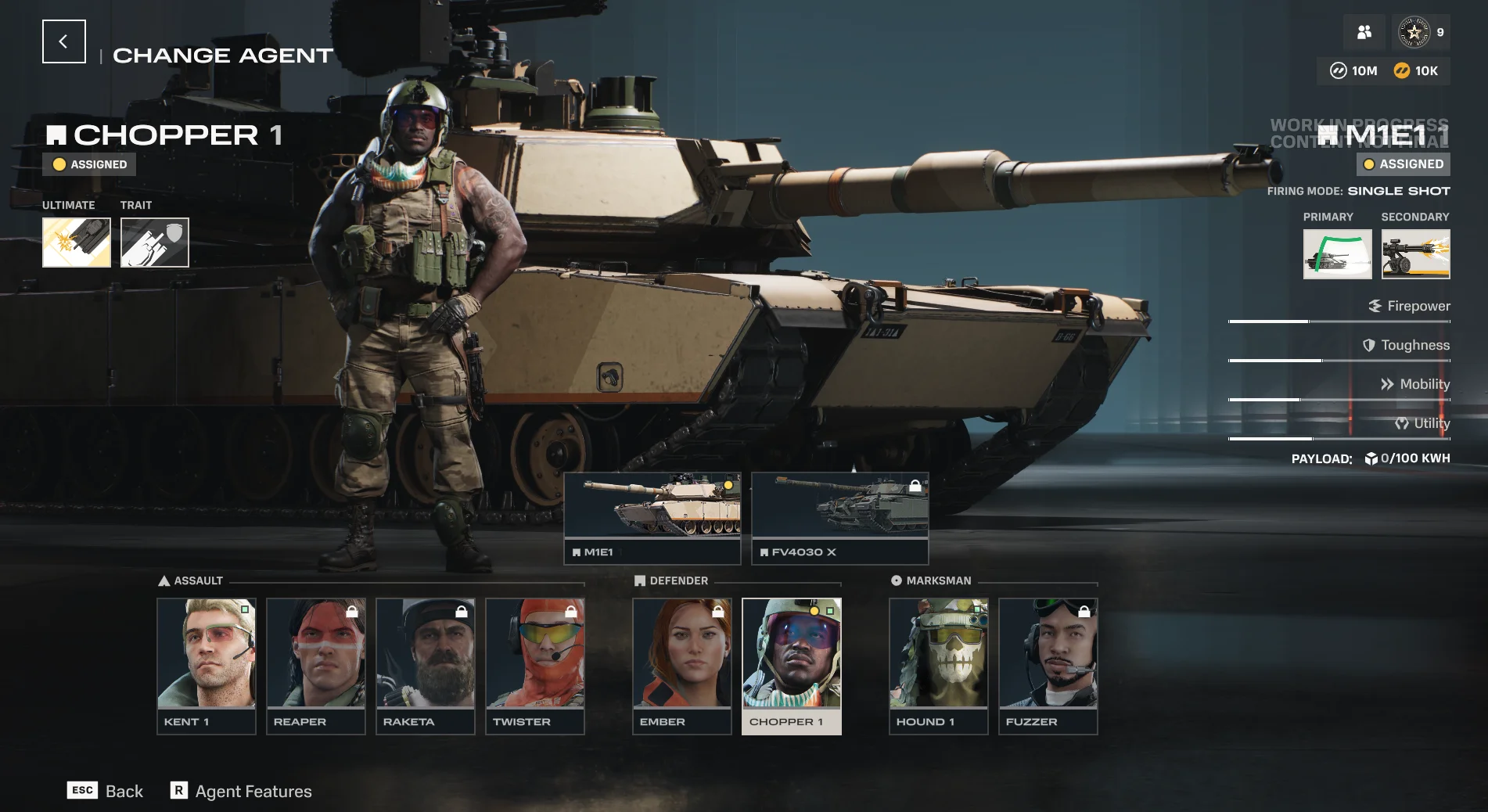Click the back arrow next to Change Agent
The height and width of the screenshot is (812, 1488).
point(63,41)
